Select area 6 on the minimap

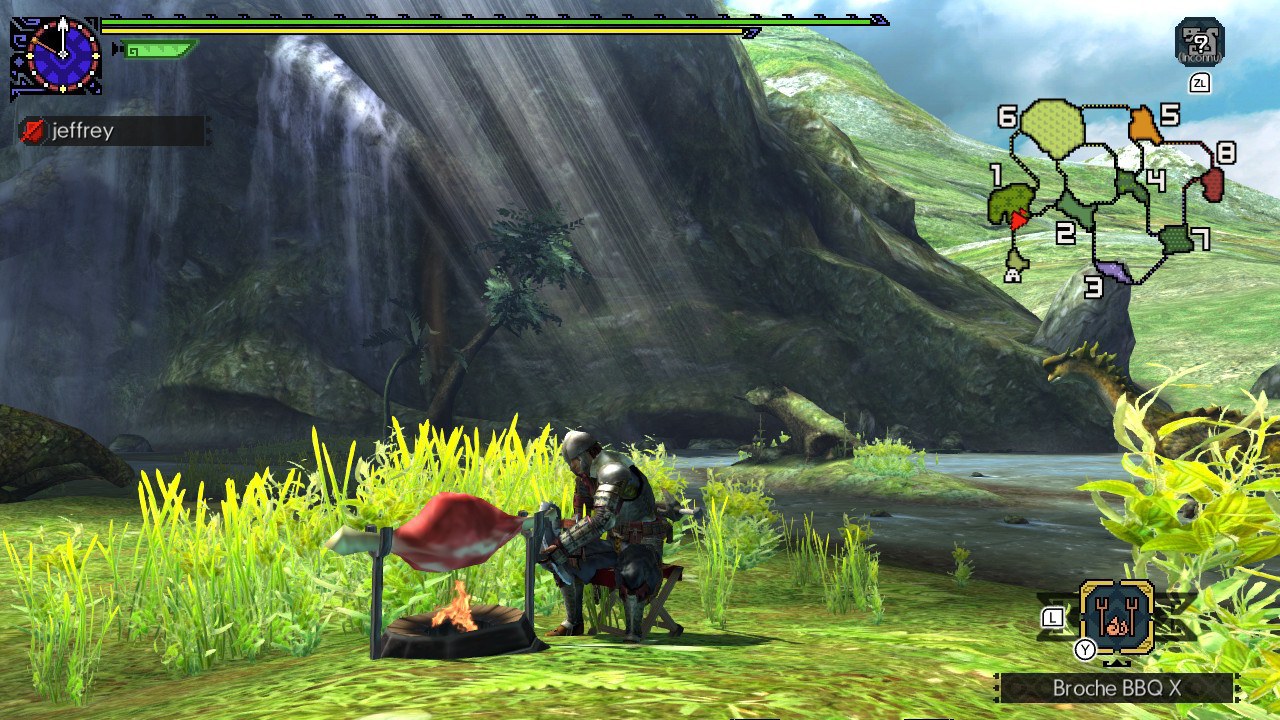(1053, 128)
